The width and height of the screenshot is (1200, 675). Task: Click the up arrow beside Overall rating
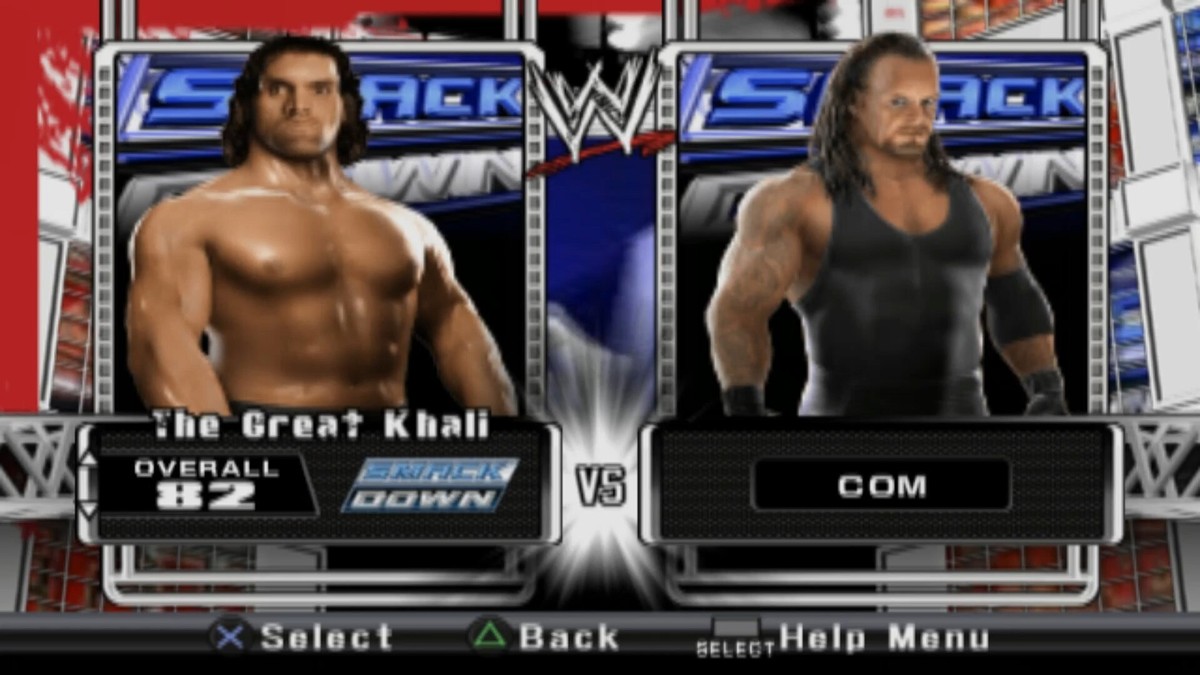[88, 458]
